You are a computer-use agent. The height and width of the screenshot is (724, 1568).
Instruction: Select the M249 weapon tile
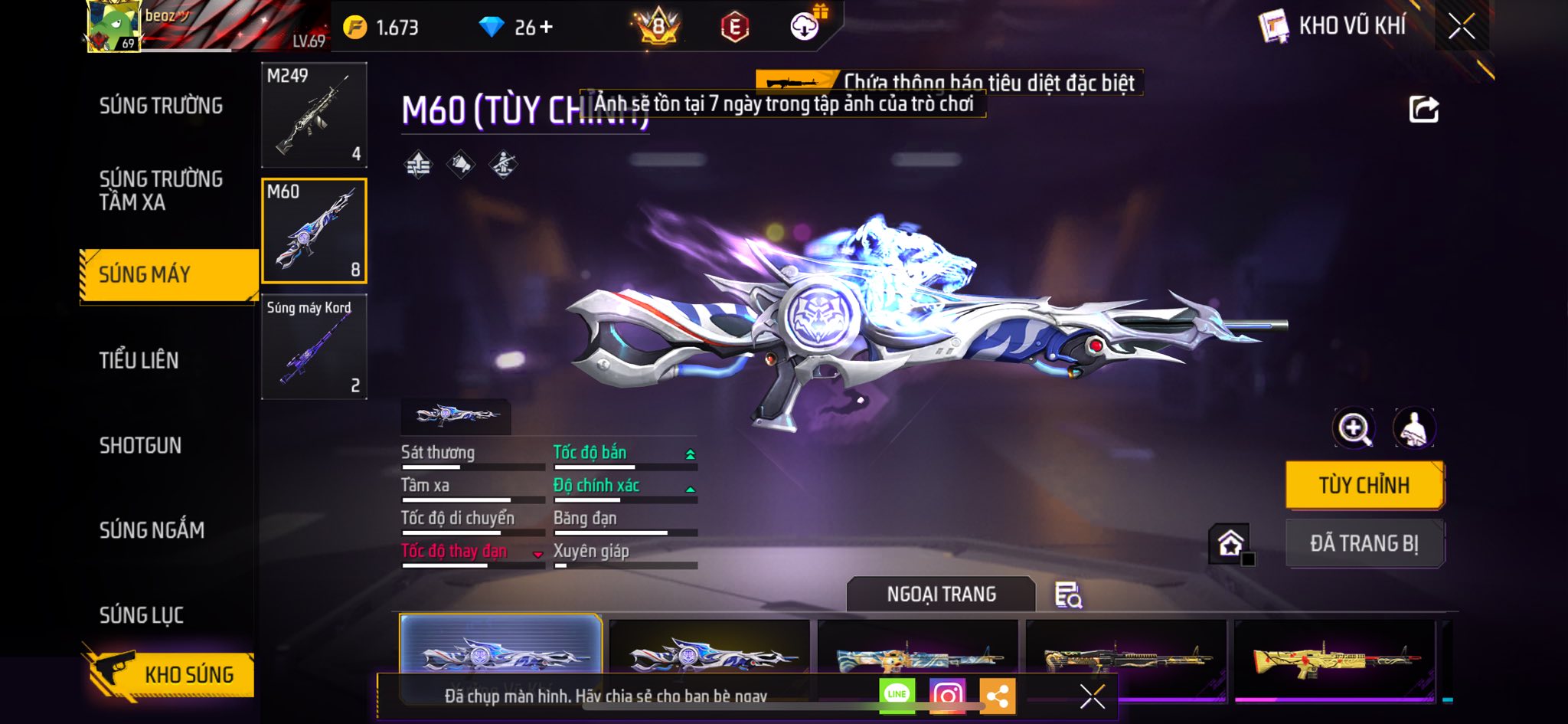(314, 115)
